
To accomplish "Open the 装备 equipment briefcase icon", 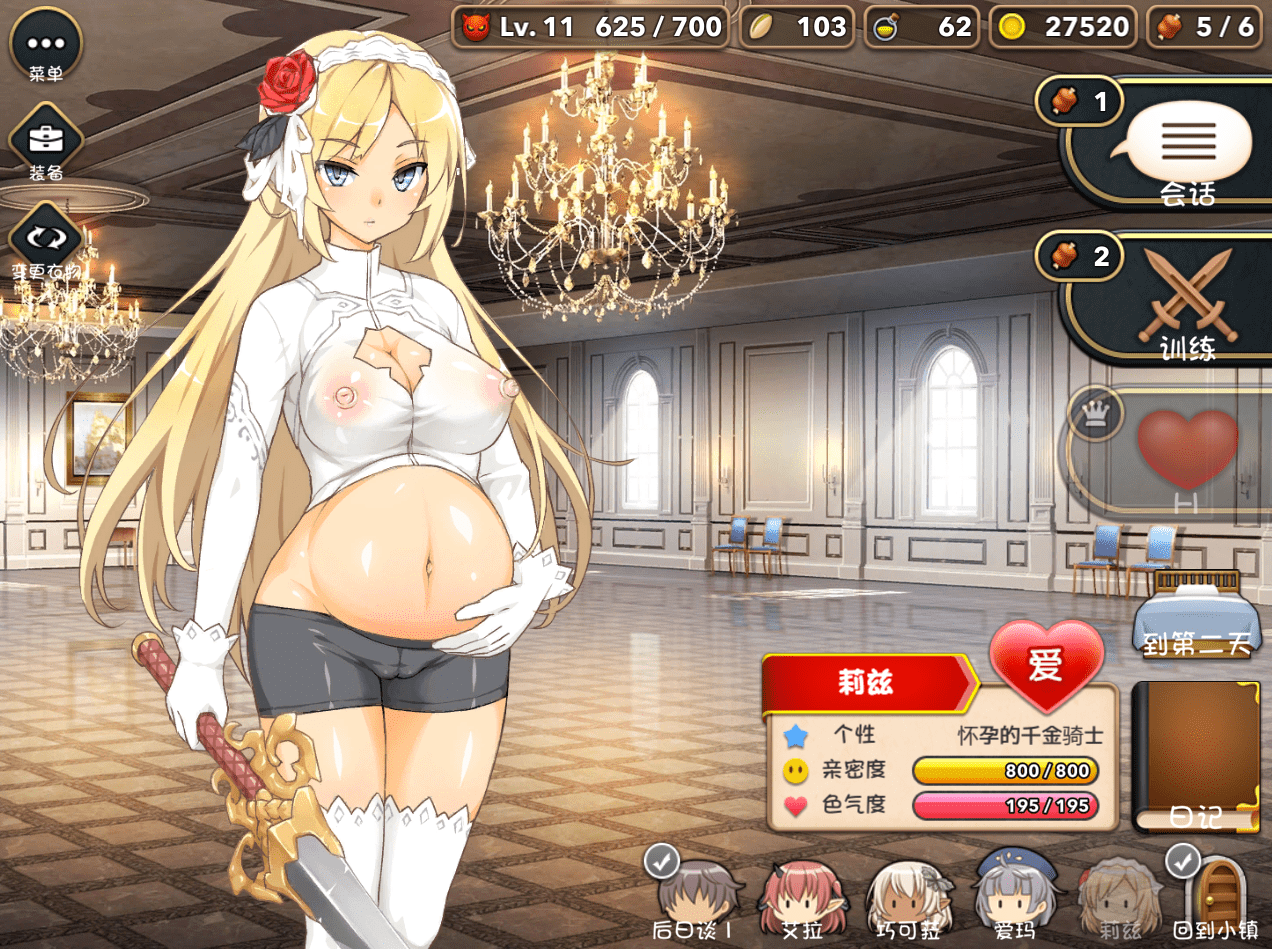I will (x=45, y=138).
